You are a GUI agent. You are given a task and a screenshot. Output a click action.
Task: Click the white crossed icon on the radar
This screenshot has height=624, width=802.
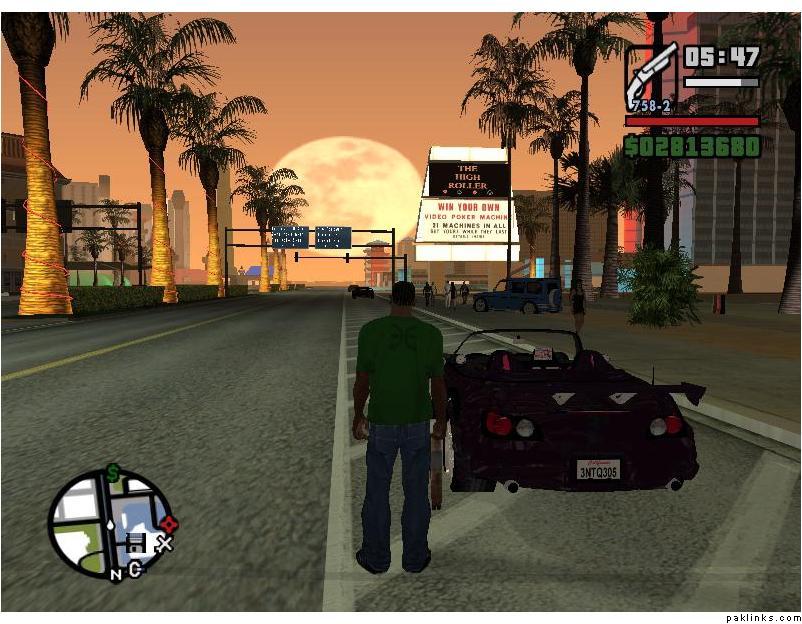pos(165,543)
